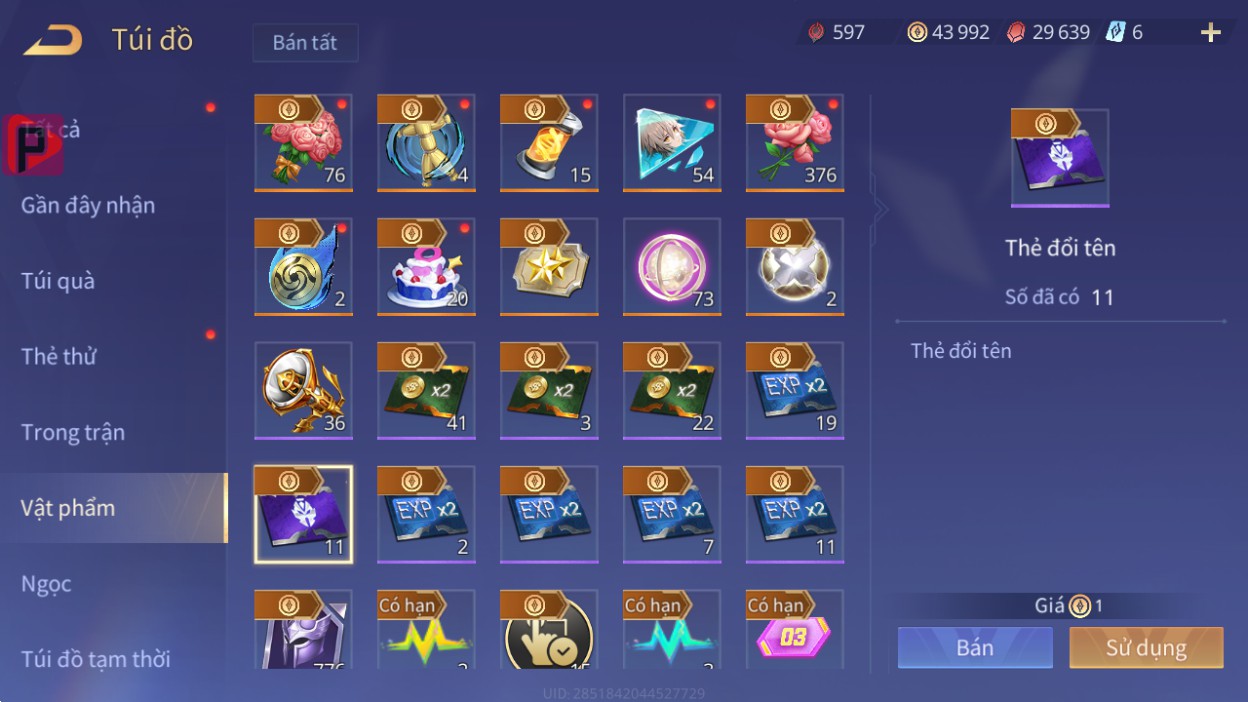
Task: Open the Túi đồ tạm thời tab
Action: point(96,659)
